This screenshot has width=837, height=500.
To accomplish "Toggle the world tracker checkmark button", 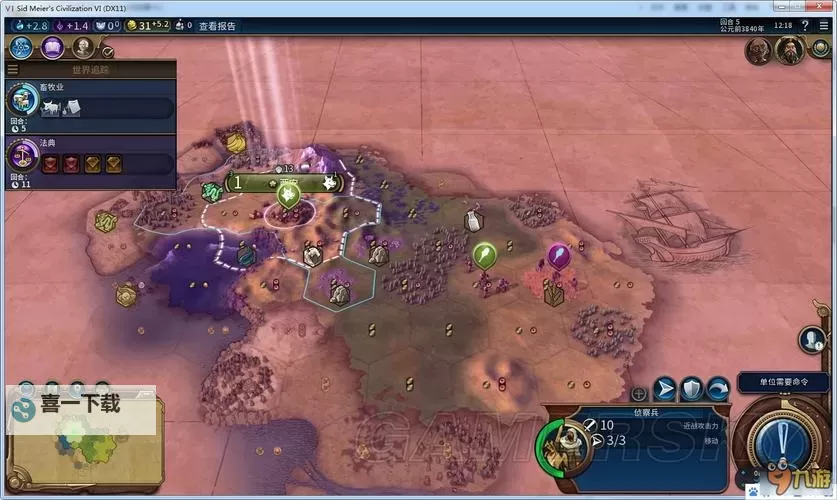I will (x=108, y=51).
